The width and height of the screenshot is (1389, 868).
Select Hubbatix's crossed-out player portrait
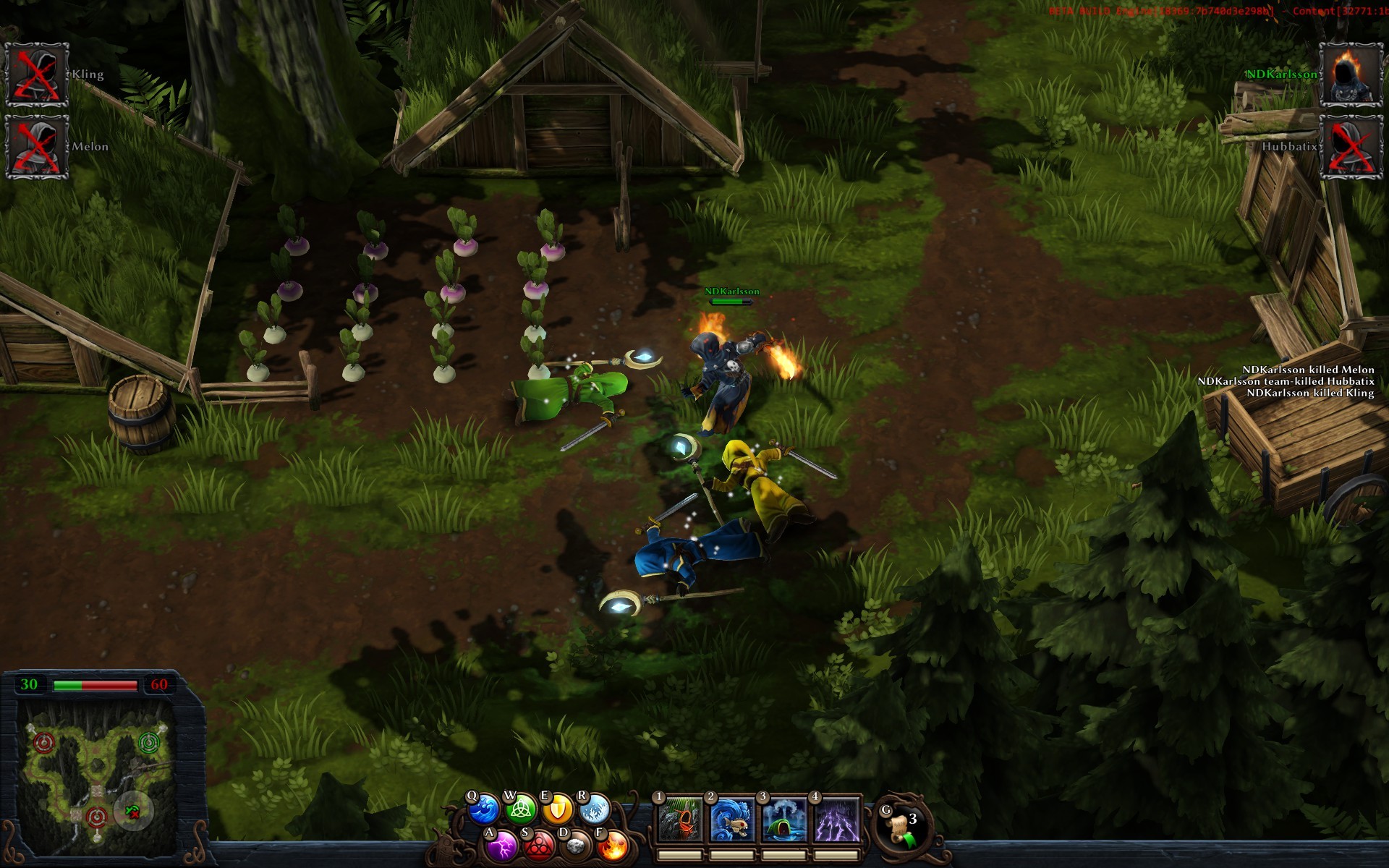[x=1351, y=147]
